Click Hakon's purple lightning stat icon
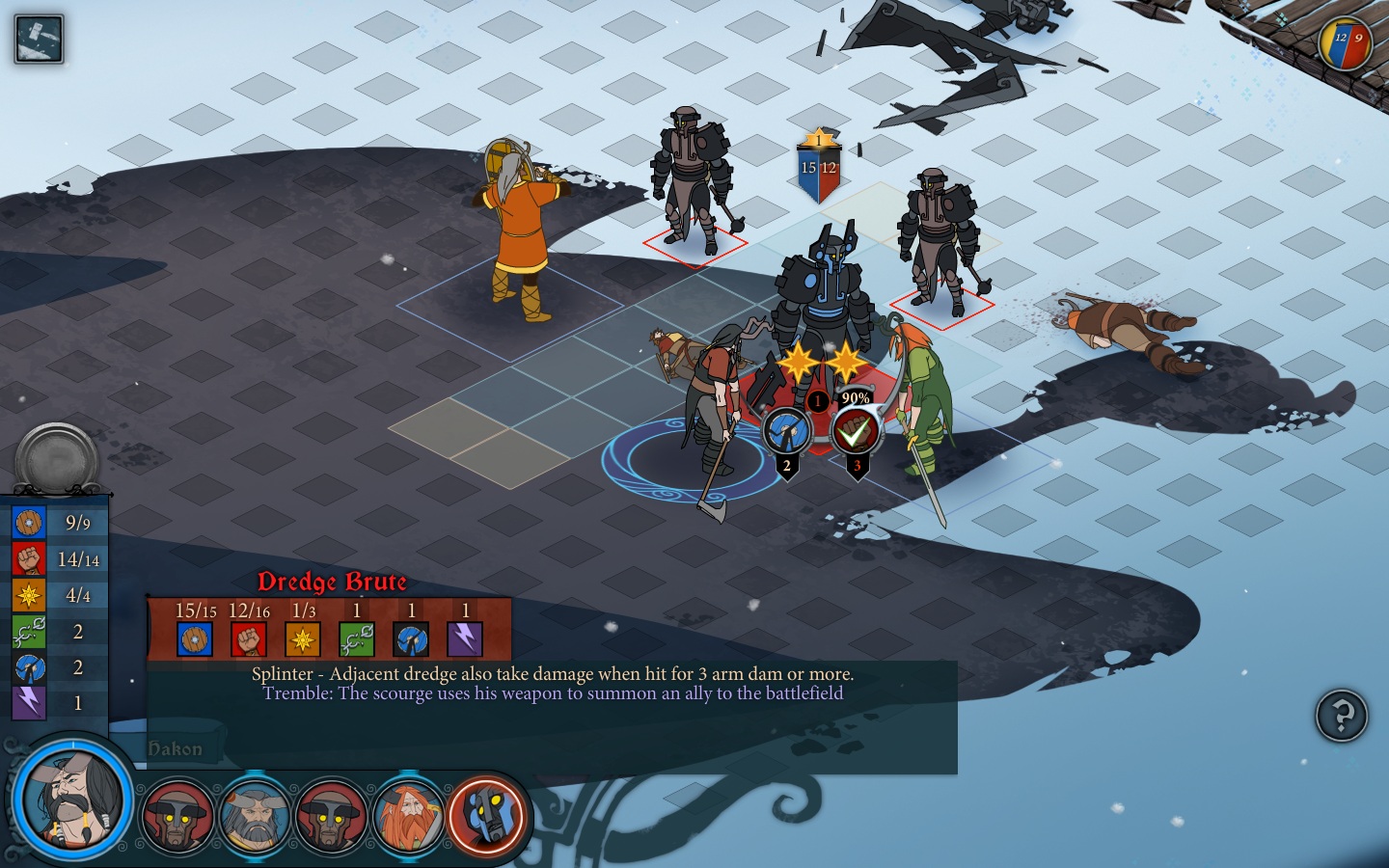 (x=29, y=703)
